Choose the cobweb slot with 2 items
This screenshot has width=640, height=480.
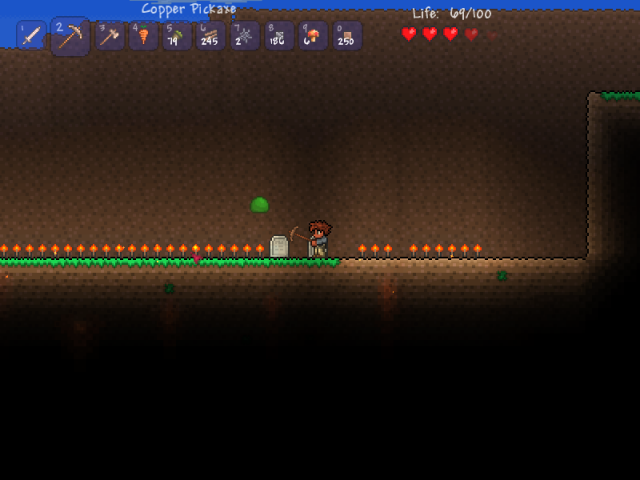[245, 37]
